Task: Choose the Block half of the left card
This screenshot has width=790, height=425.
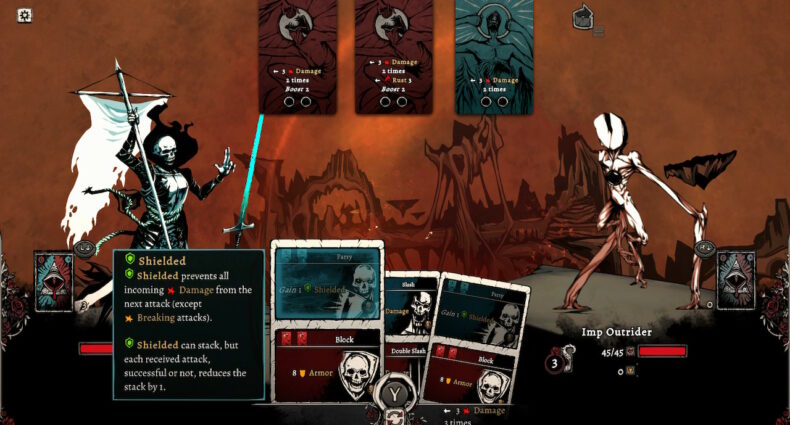Action: (x=327, y=365)
